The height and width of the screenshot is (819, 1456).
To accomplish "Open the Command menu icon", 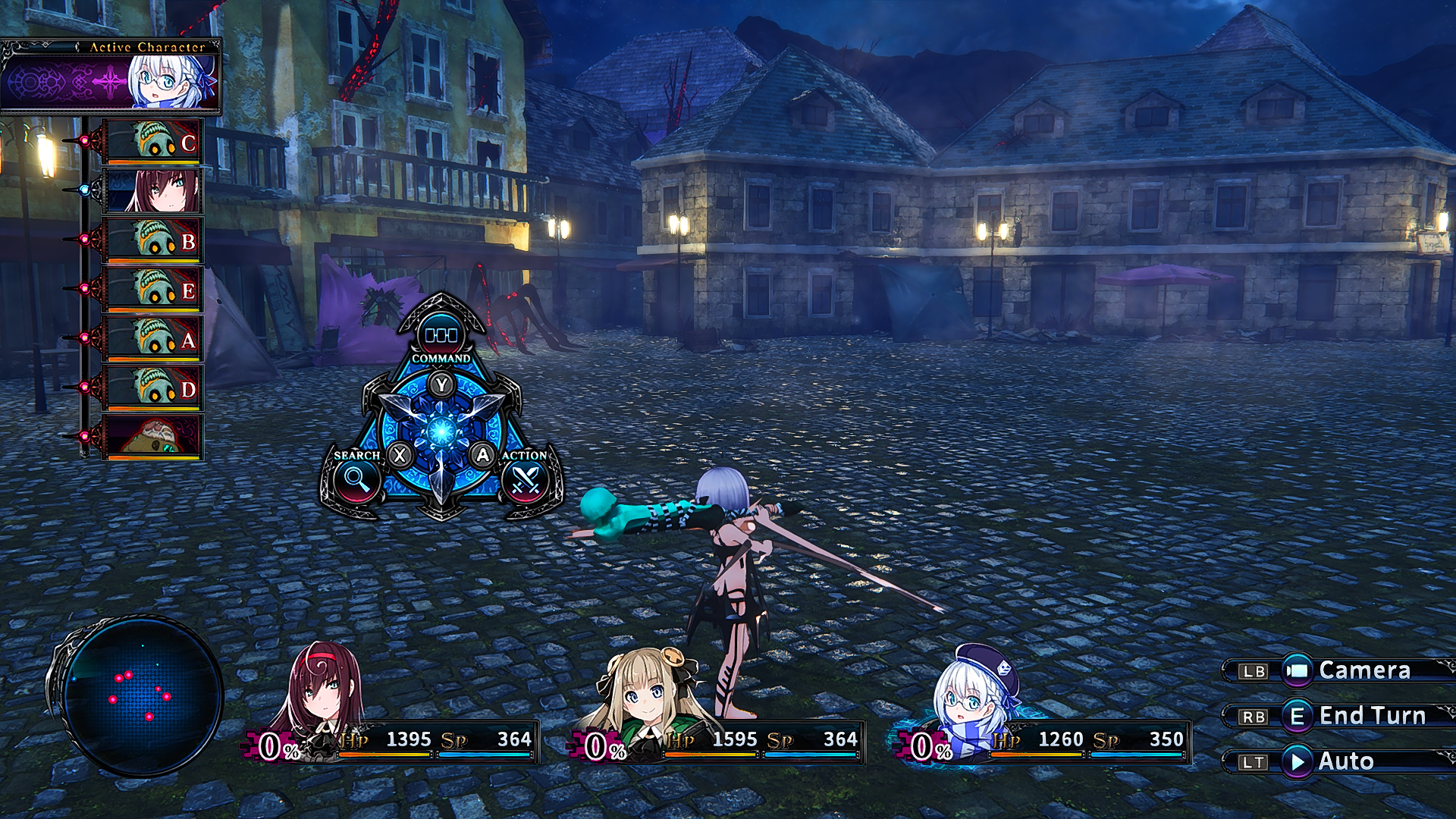I will [x=441, y=334].
